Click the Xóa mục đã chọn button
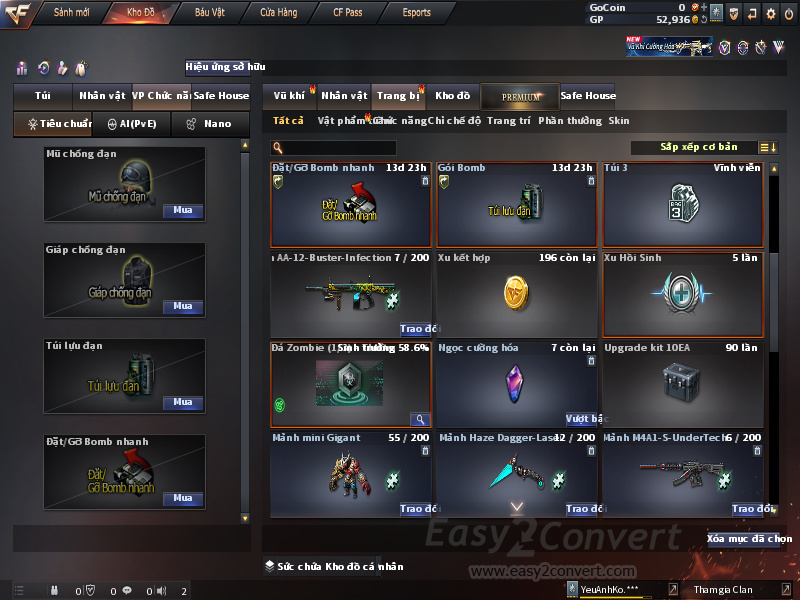 [749, 539]
